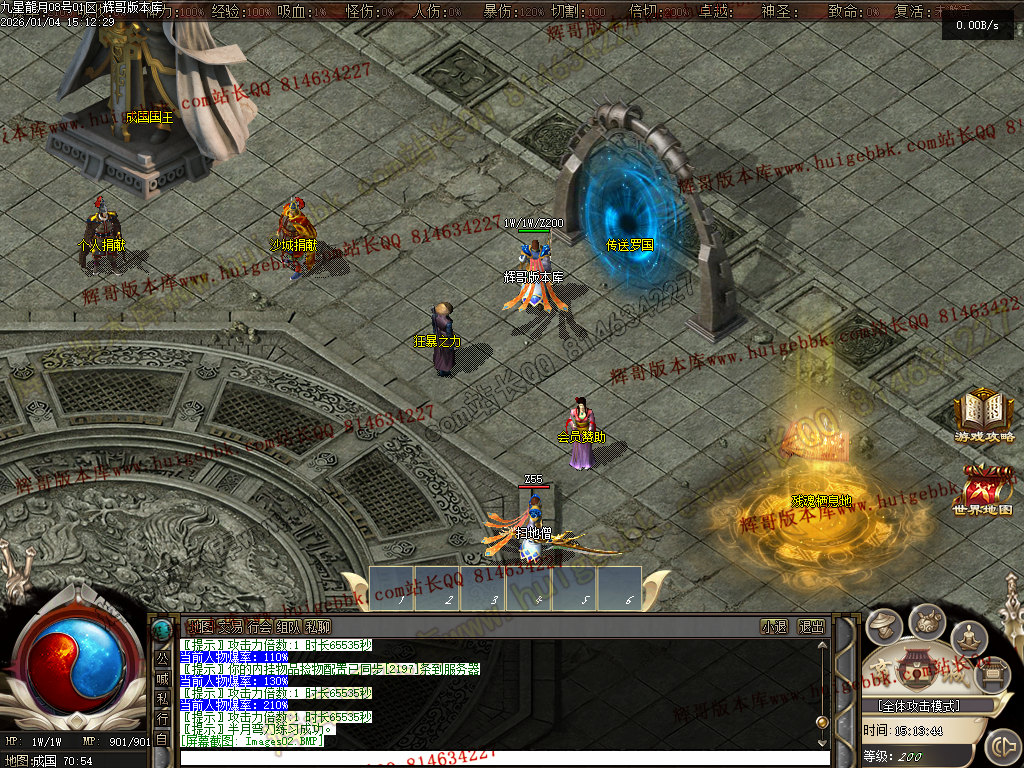Open the 游戏攻略 game guide book
This screenshot has width=1024, height=768.
983,414
